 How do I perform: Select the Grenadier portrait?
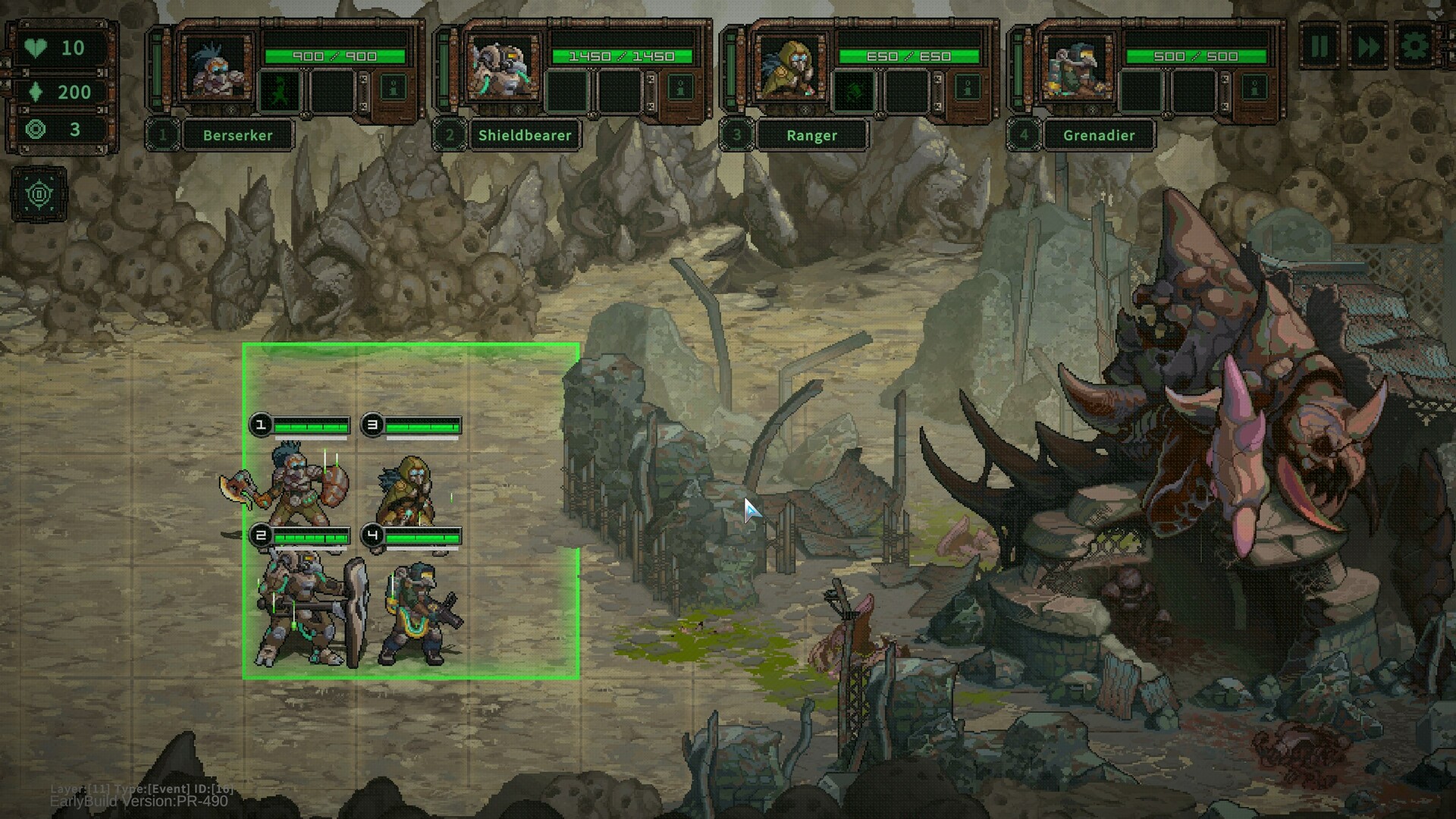coord(1075,68)
